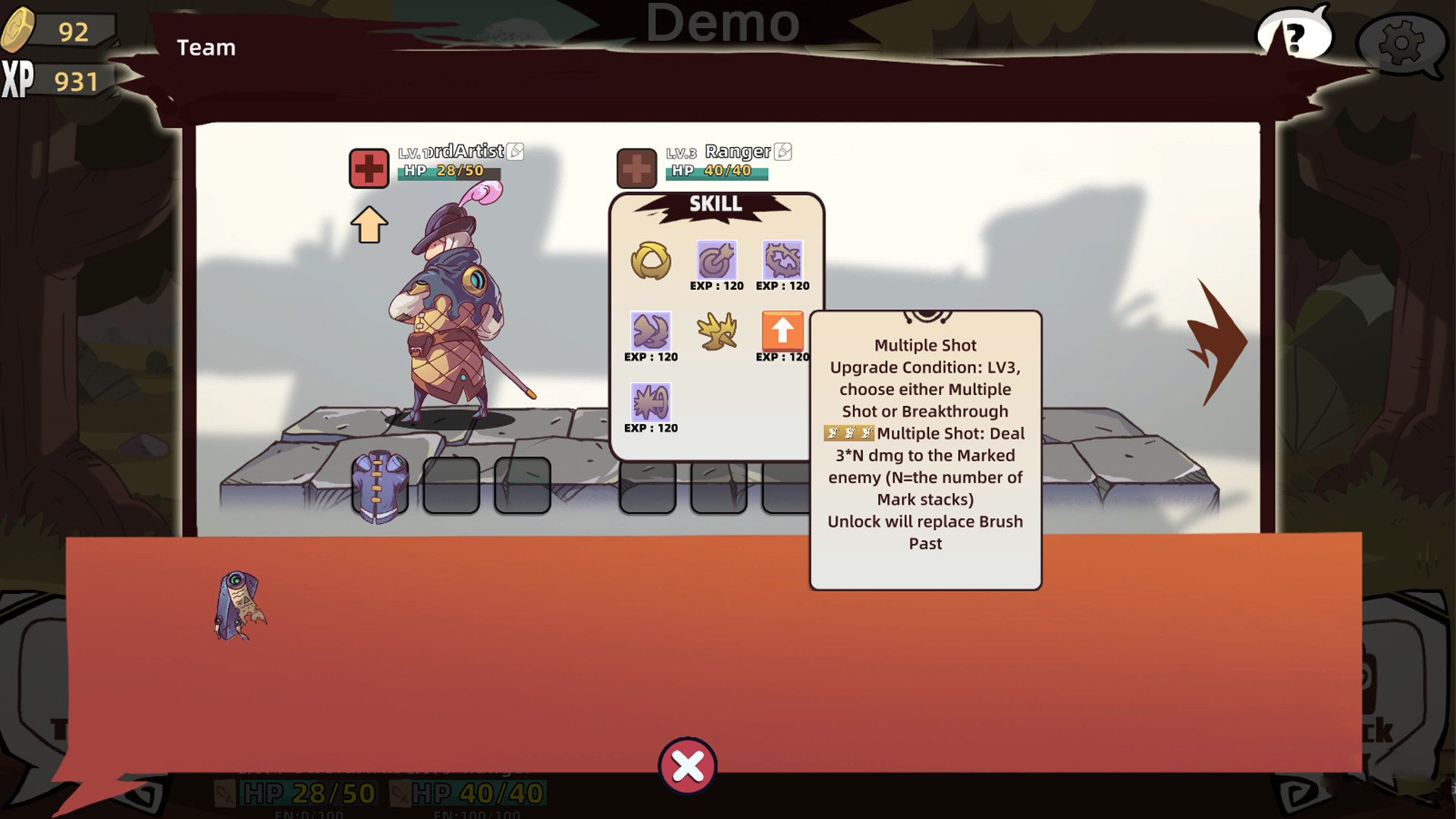Screen dimensions: 1456x819
Task: Select the purple burst arrow skill icon
Action: pyautogui.click(x=651, y=403)
